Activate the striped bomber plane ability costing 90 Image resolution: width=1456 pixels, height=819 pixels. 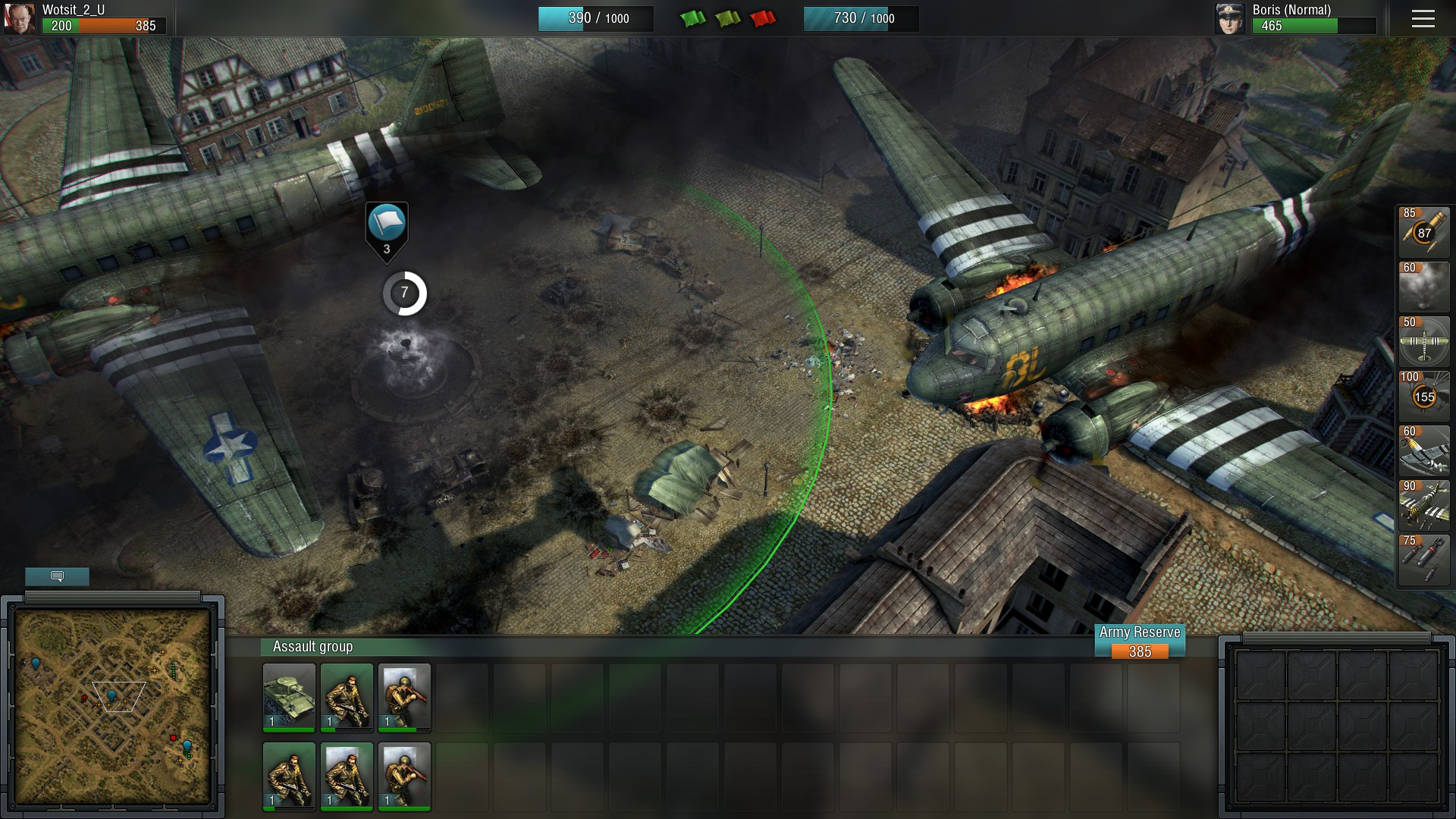tap(1423, 504)
